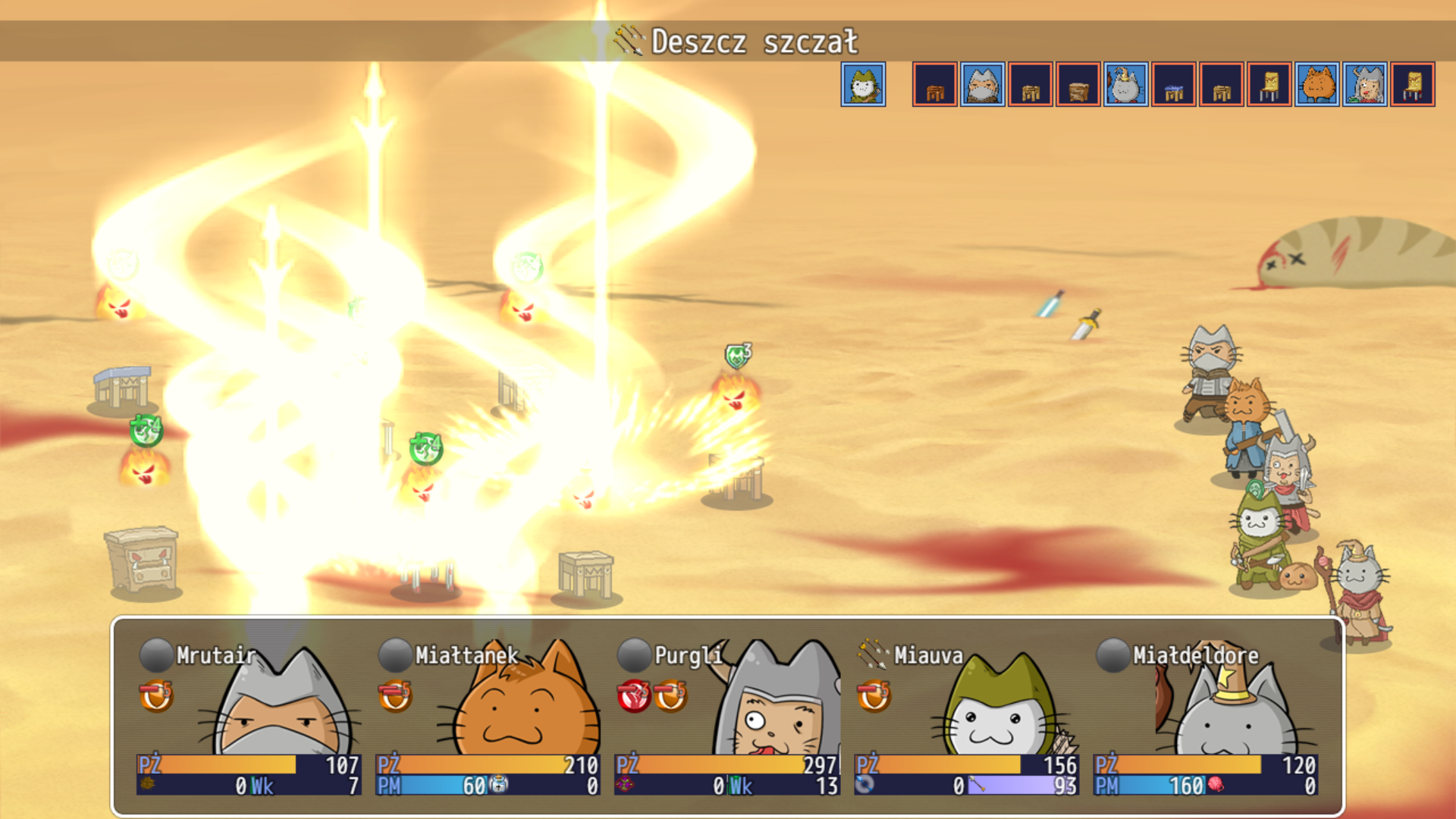Click the wooden nightstand turn-order icon
Screen dimensions: 1456x819
pyautogui.click(x=1078, y=84)
